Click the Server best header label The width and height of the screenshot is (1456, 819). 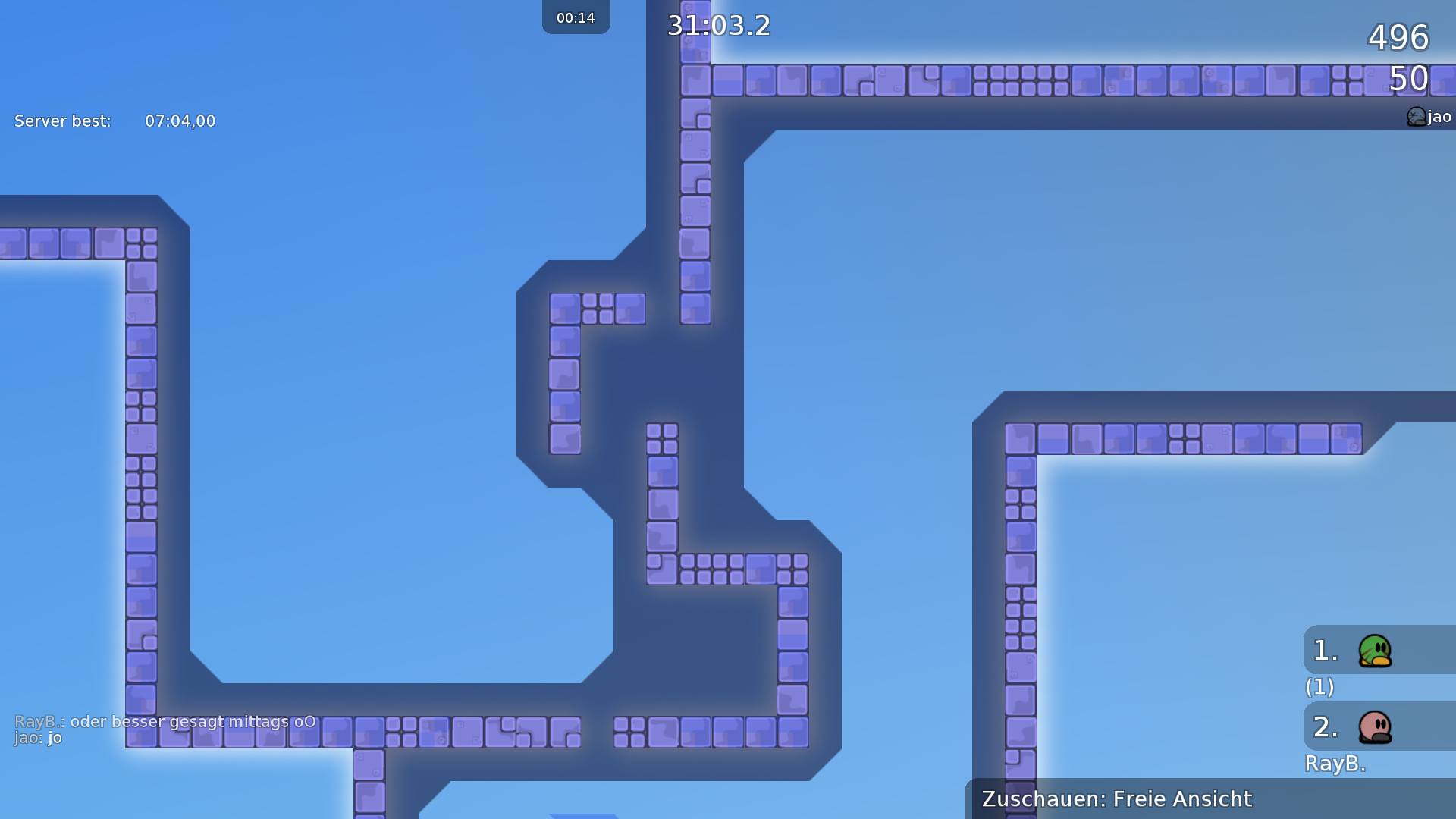click(x=61, y=121)
